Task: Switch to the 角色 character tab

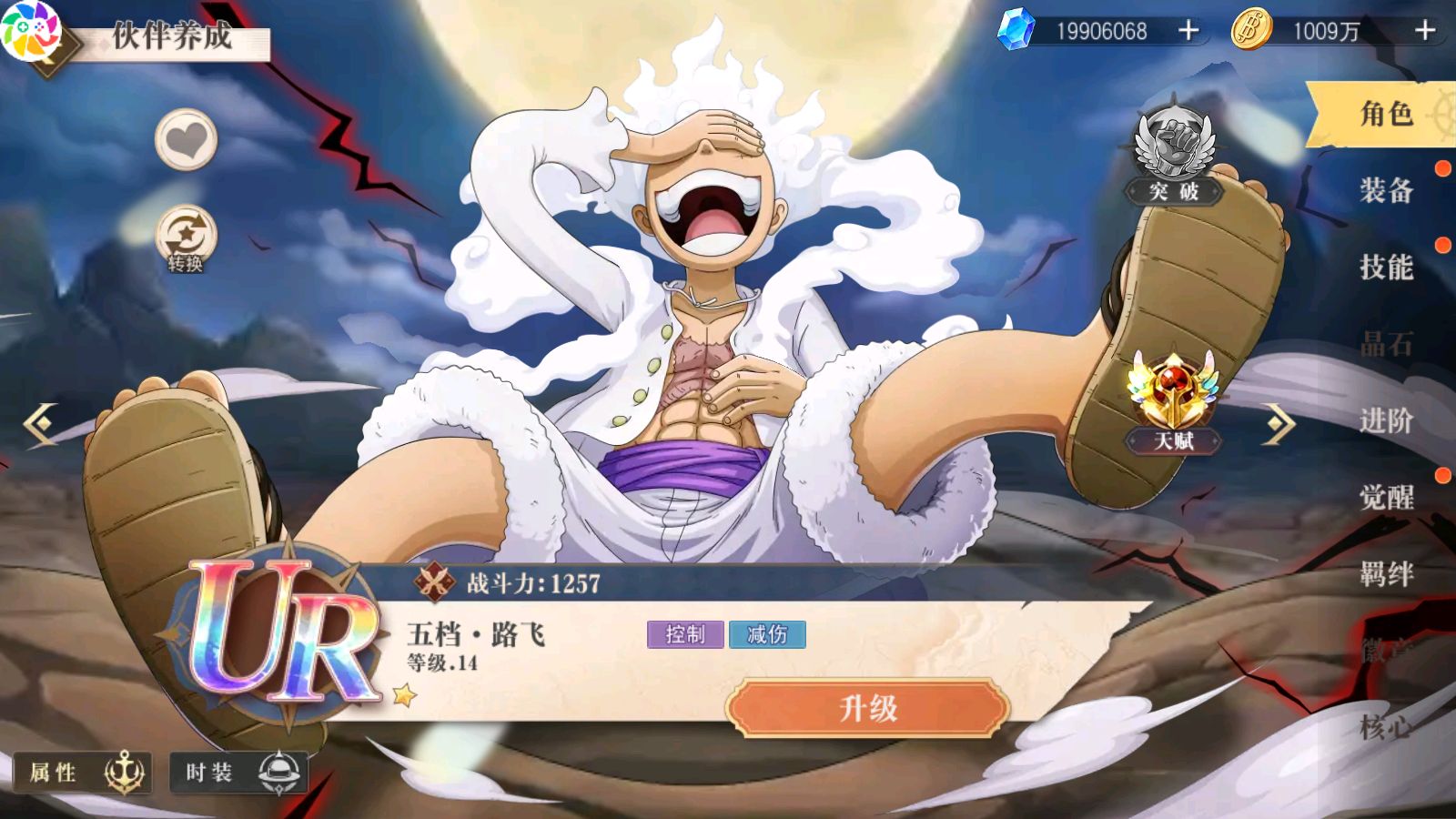Action: coord(1385,114)
